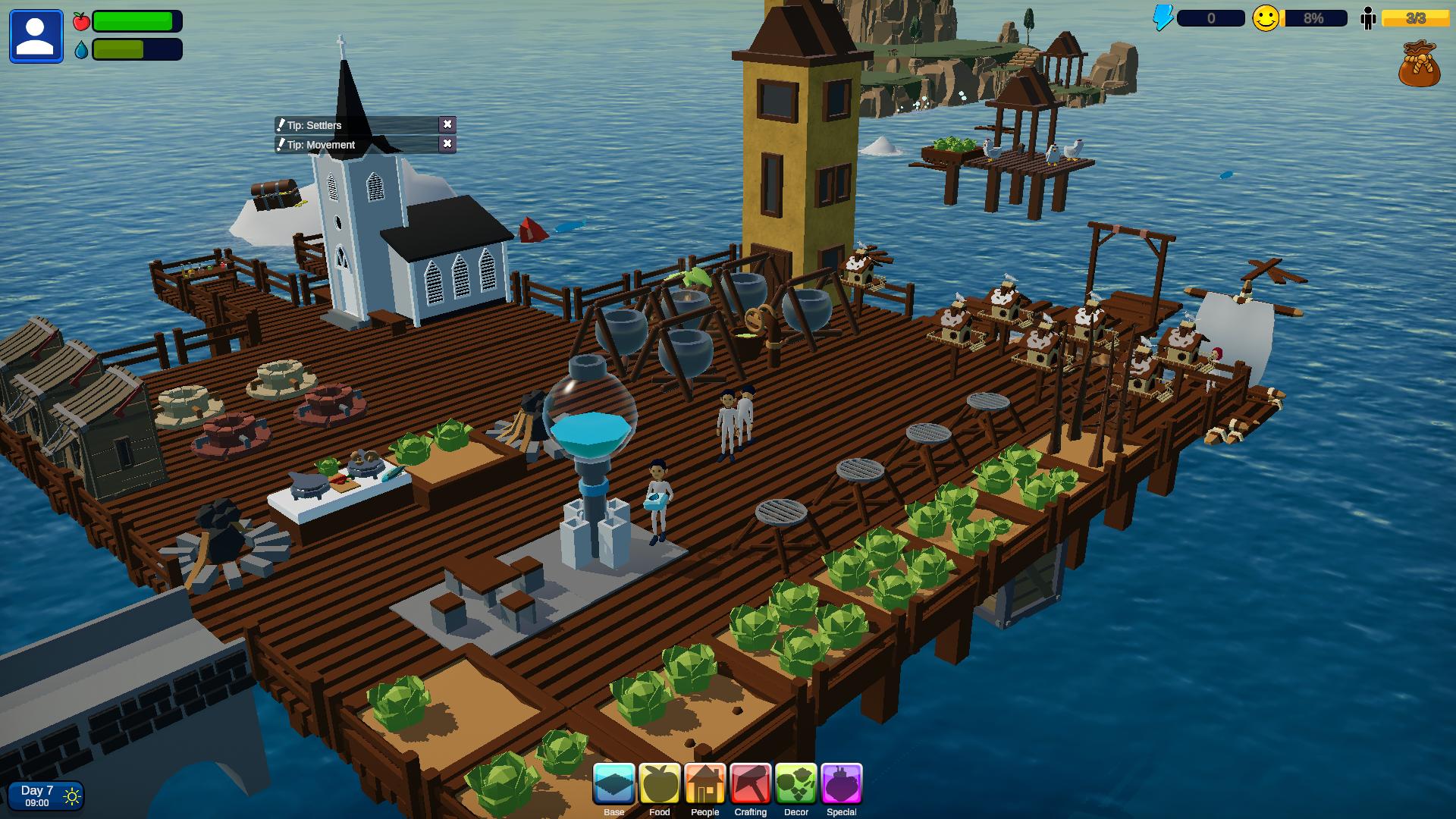Show the Decor build items
This screenshot has width=1456, height=819.
coord(796,784)
